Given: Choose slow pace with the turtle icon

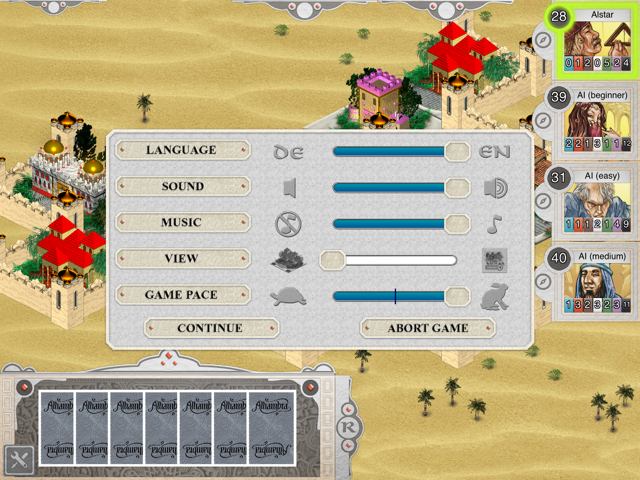Looking at the screenshot, I should 288,296.
